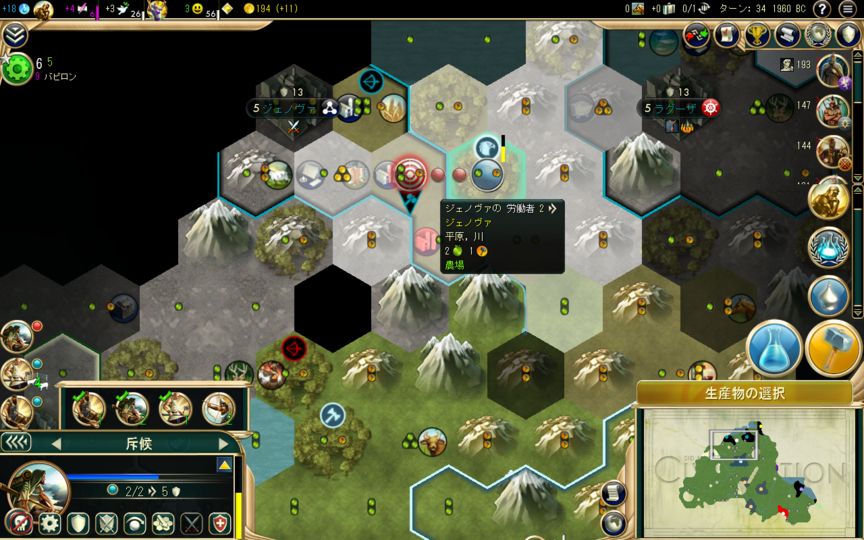Open the main menu hamburger button
Screen dimensions: 864x540
(848, 9)
